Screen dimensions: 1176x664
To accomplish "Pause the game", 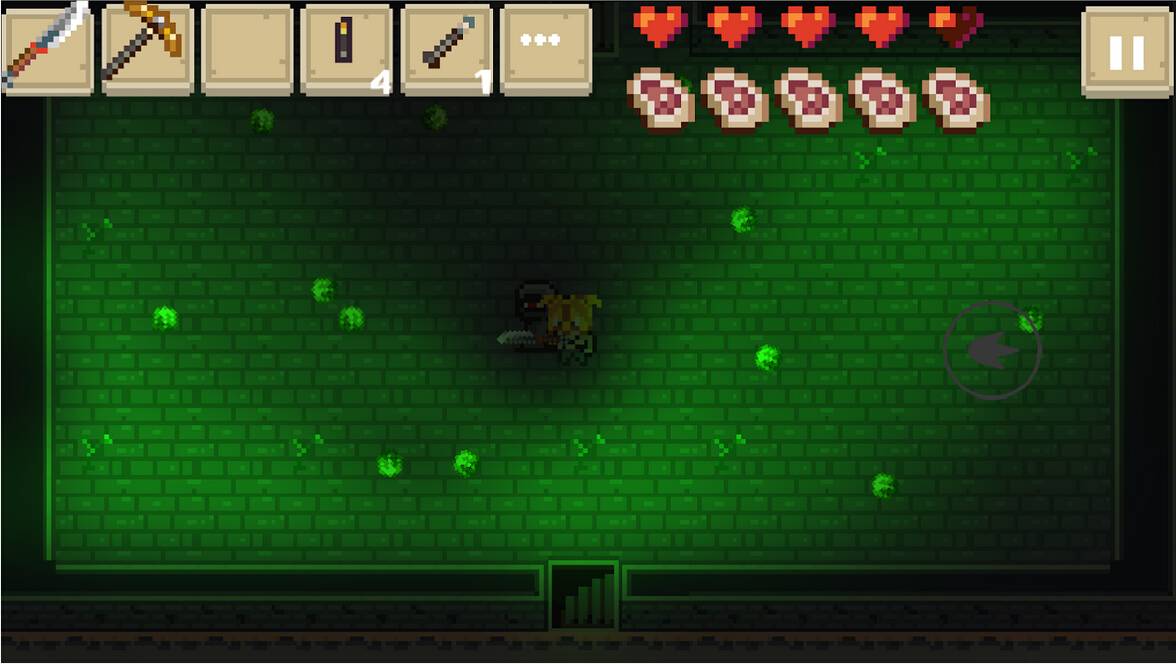I will pos(1126,52).
